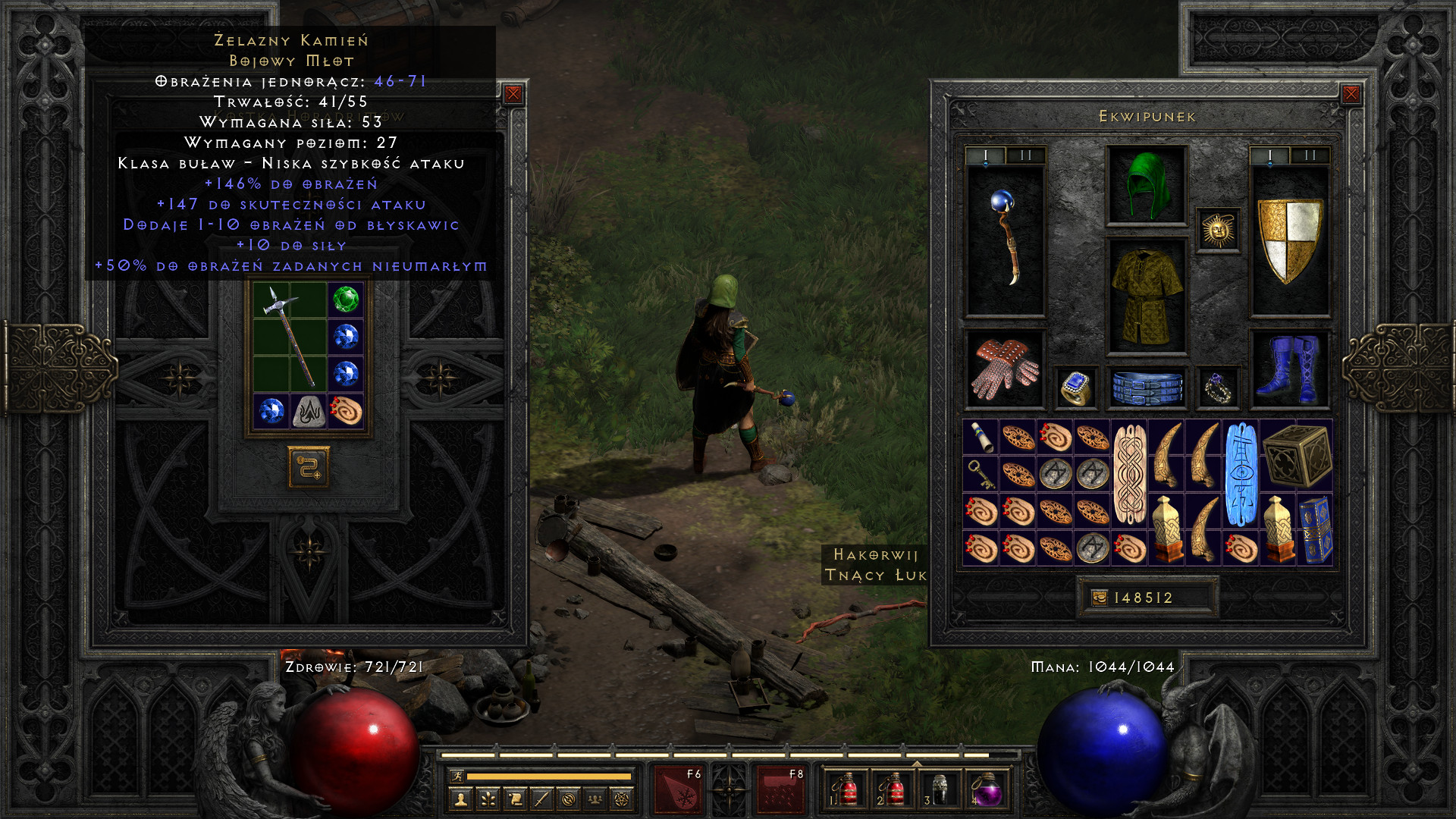Select the blue tome book in inventory
1456x819 pixels.
coord(1316,529)
